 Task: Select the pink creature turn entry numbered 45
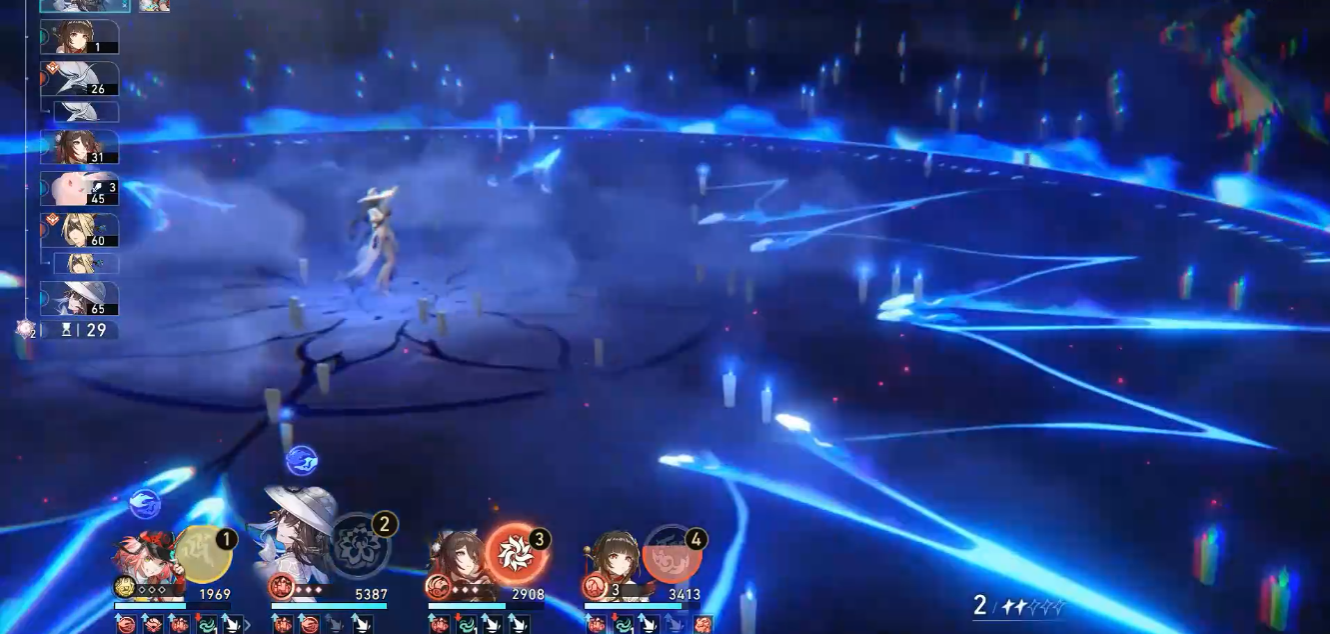coord(79,188)
